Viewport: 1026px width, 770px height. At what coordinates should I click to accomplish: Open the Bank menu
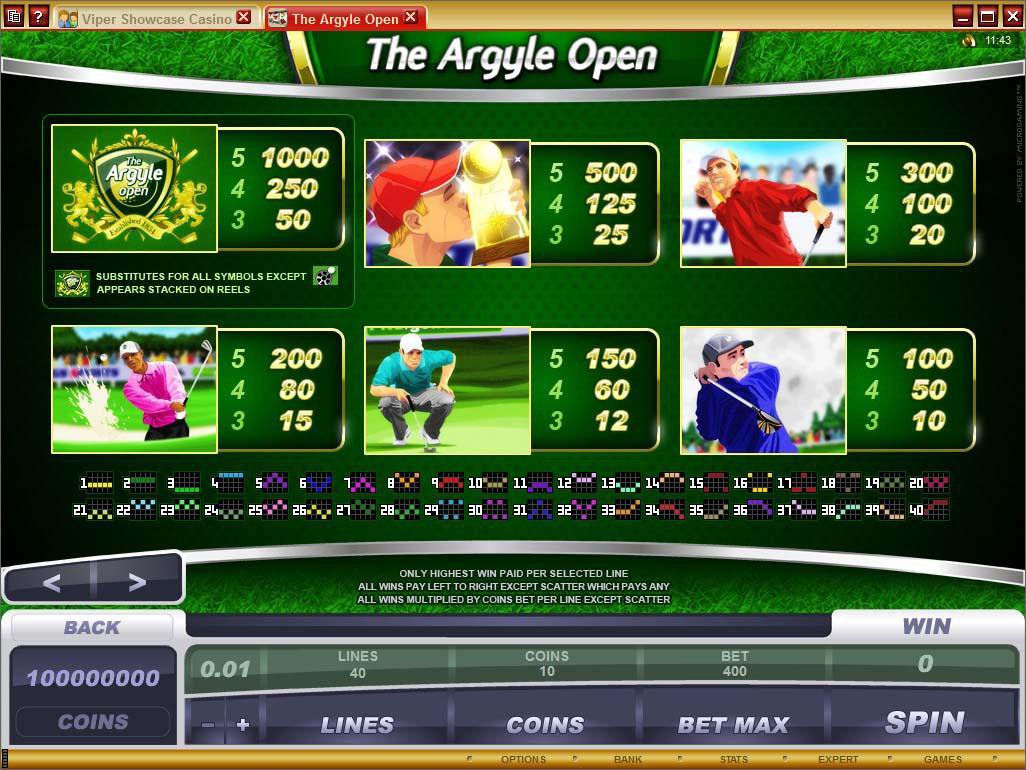click(628, 760)
